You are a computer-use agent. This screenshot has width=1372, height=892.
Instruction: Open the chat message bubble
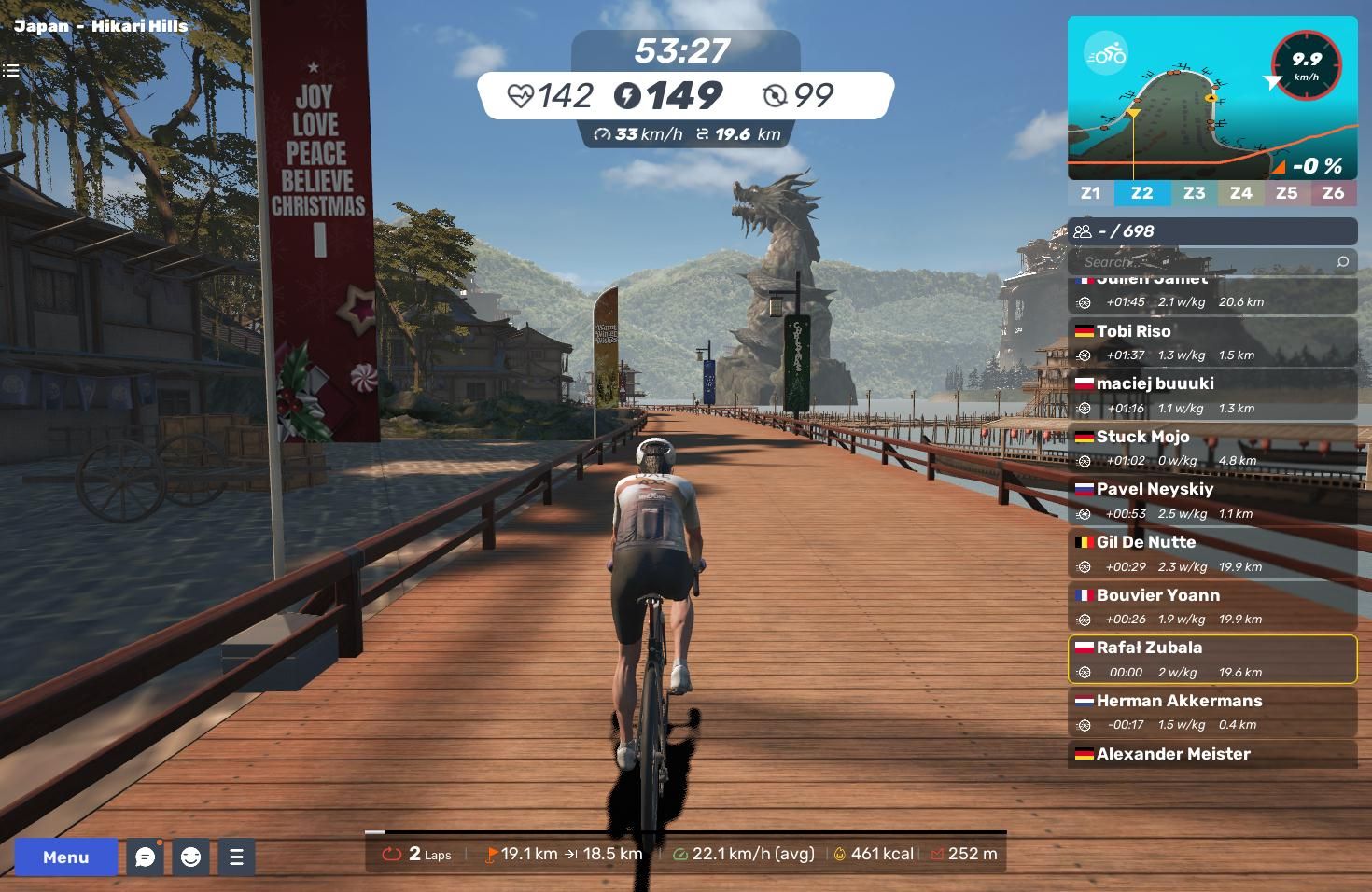click(145, 857)
